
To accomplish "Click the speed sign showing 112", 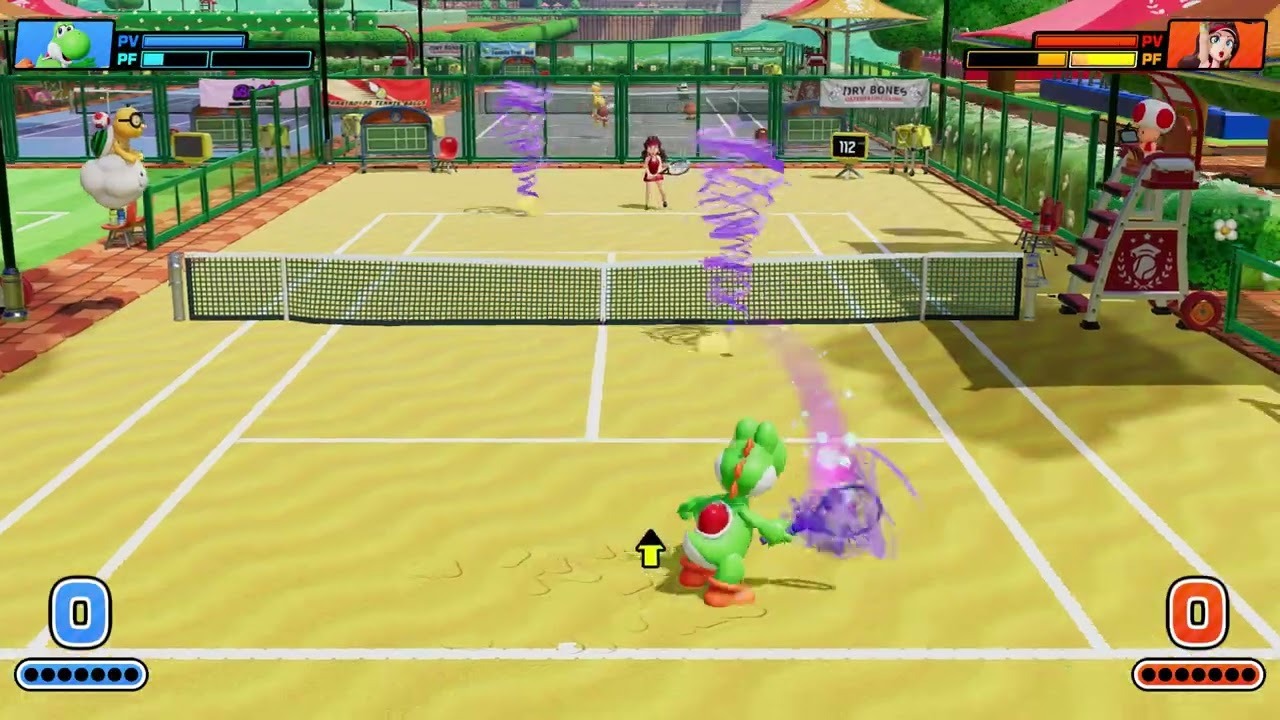I will pyautogui.click(x=848, y=147).
